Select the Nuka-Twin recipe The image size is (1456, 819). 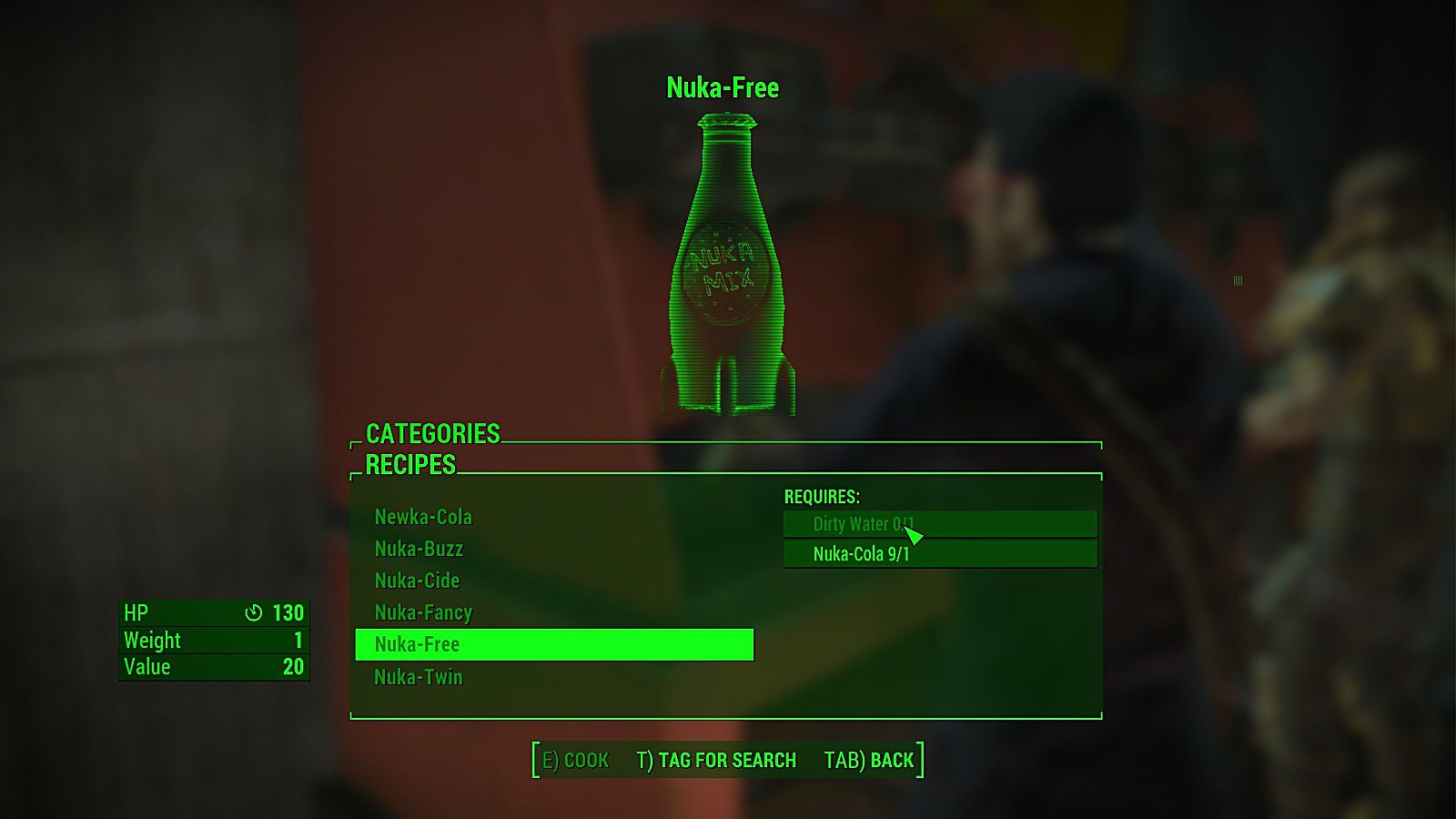tap(418, 677)
